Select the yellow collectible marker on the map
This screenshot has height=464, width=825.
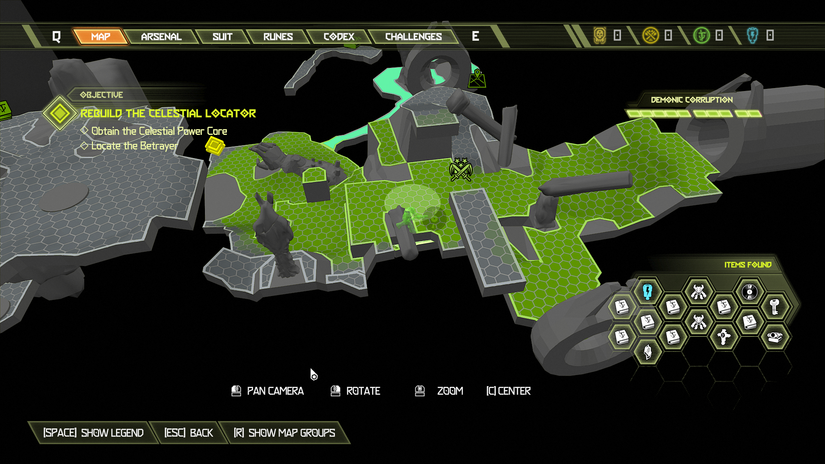[213, 146]
